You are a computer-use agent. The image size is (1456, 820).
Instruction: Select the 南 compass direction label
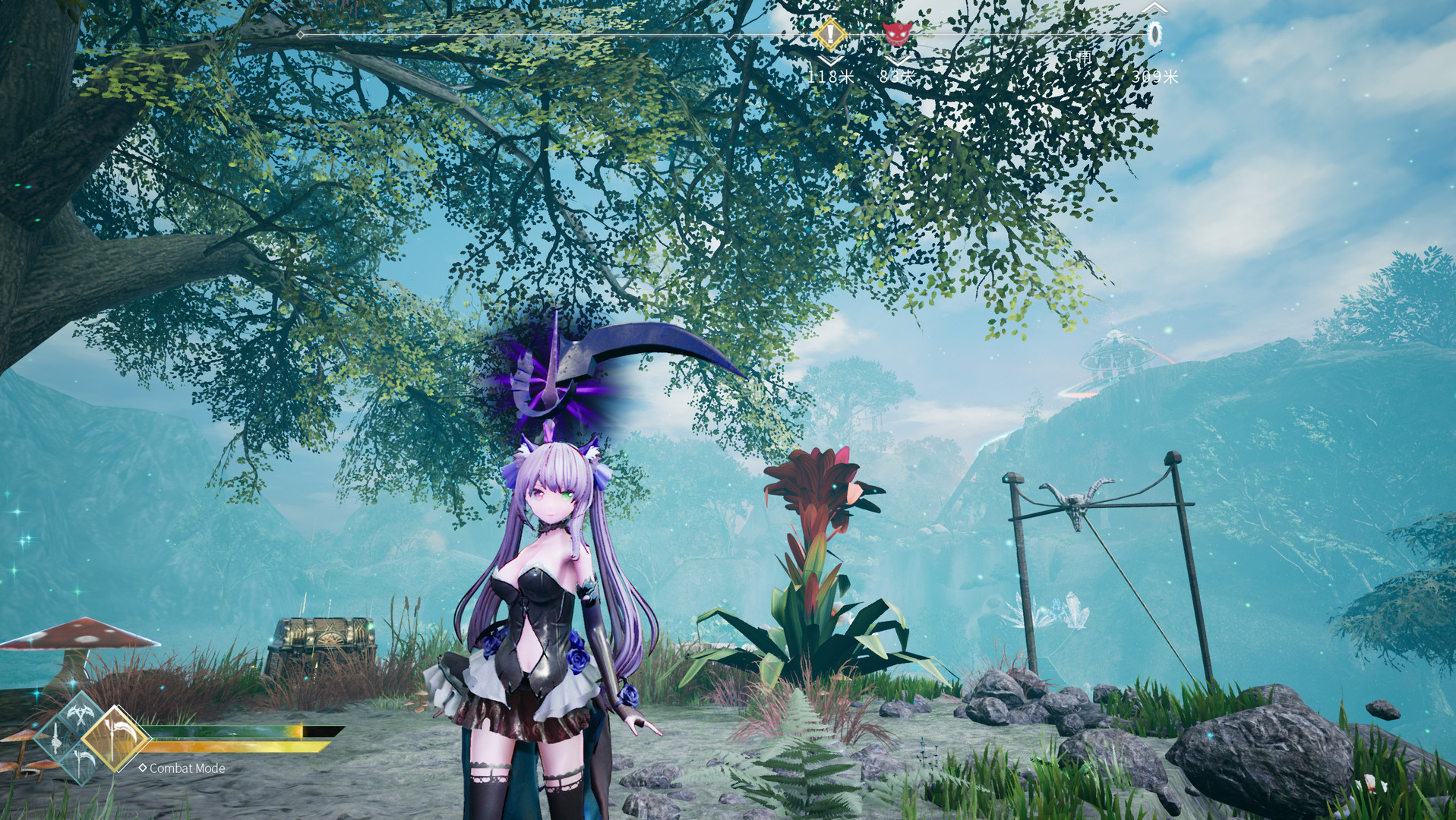tap(1086, 57)
